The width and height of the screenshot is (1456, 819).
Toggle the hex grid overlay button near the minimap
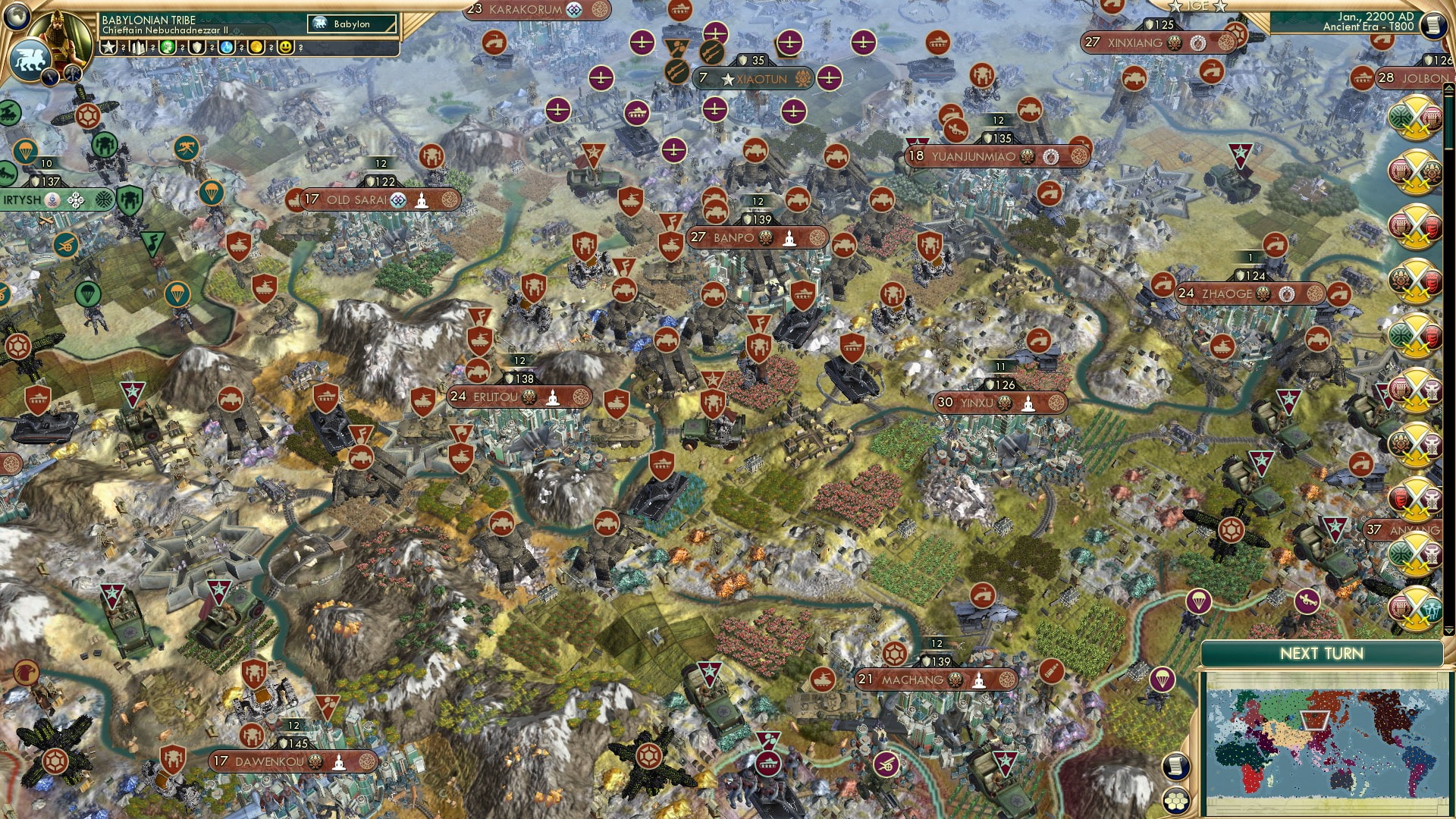point(1176,802)
